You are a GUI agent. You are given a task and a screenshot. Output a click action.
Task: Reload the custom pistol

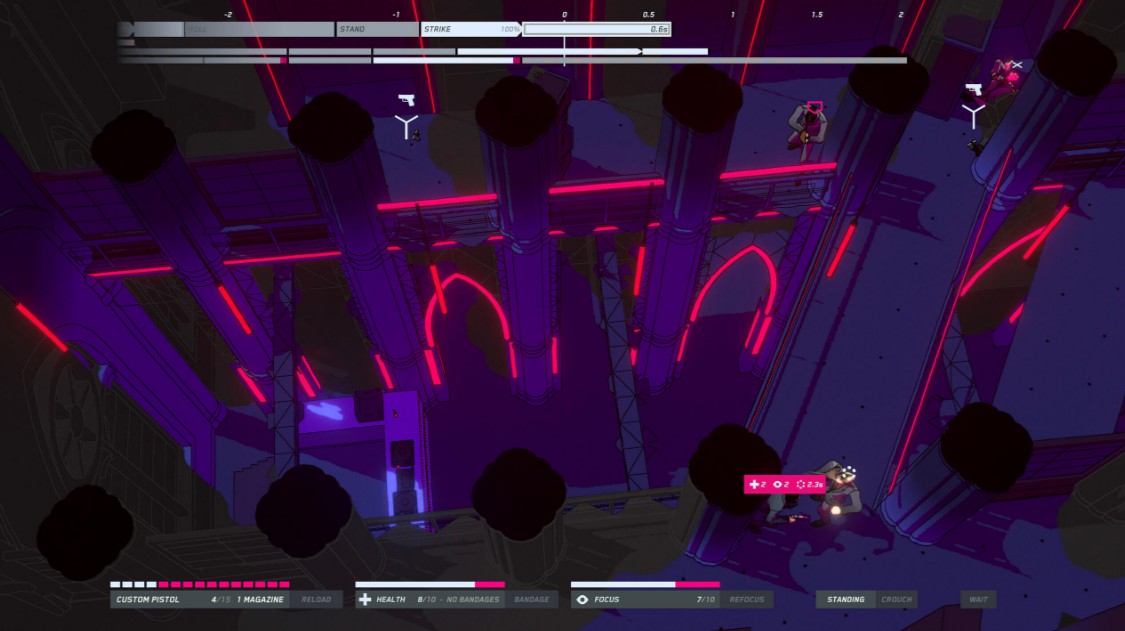click(x=316, y=600)
